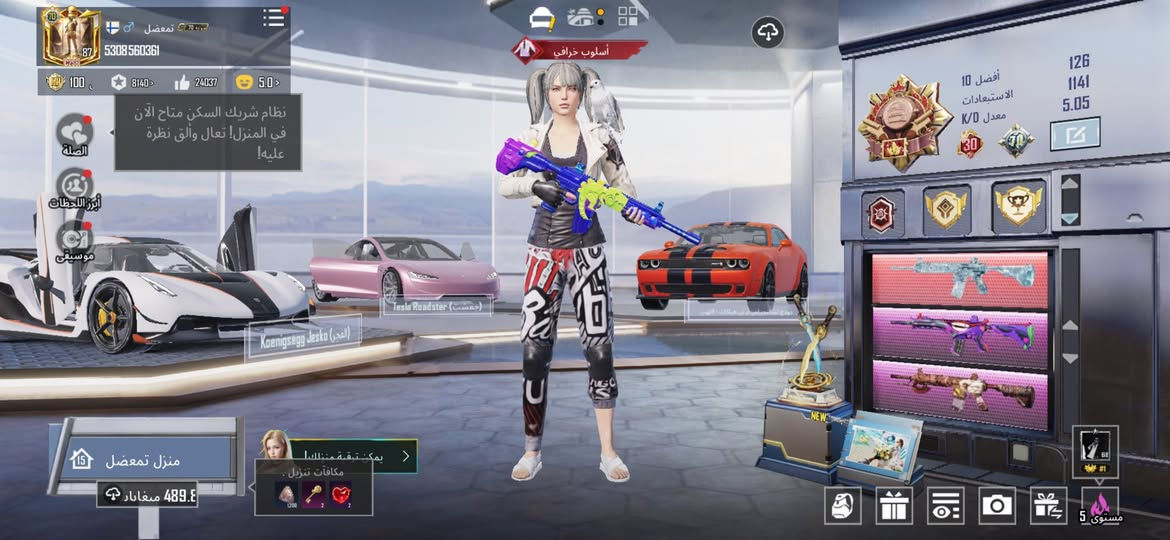
Task: Select the car icon at top center
Action: tap(542, 18)
